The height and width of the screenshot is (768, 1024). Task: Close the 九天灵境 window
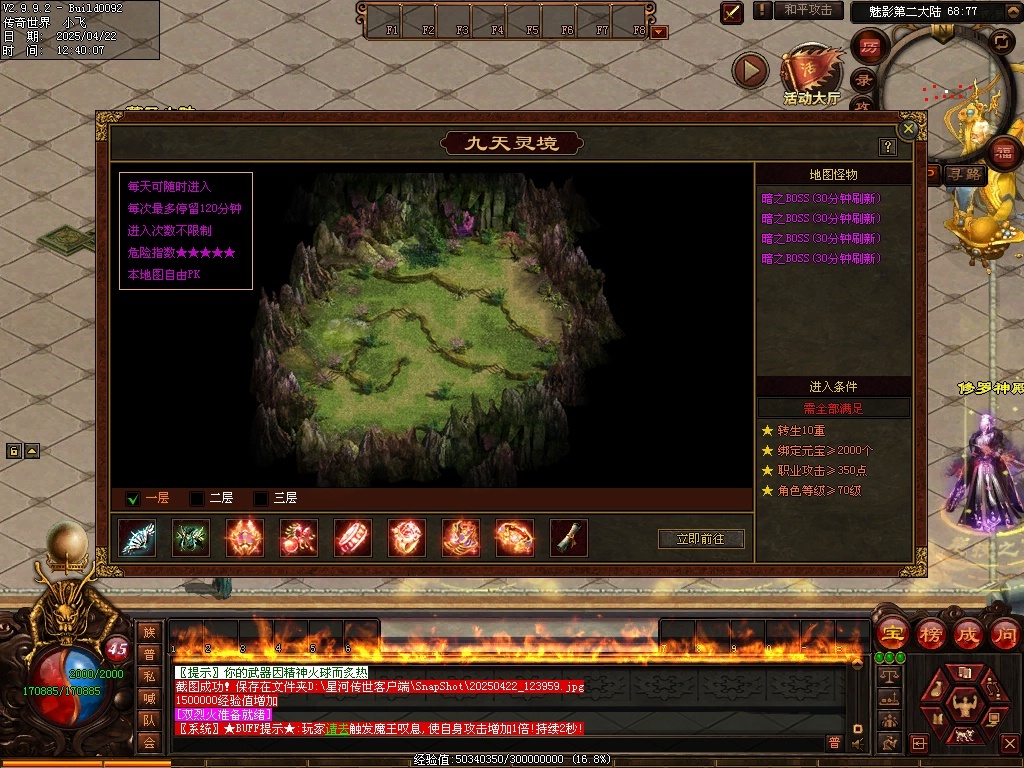coord(908,129)
